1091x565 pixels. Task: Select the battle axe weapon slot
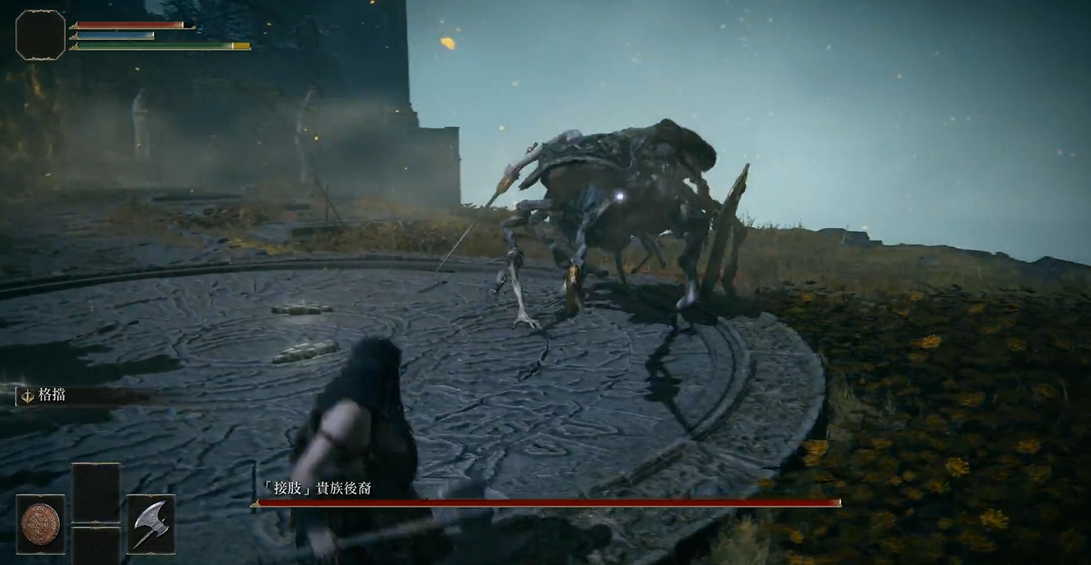pos(150,523)
